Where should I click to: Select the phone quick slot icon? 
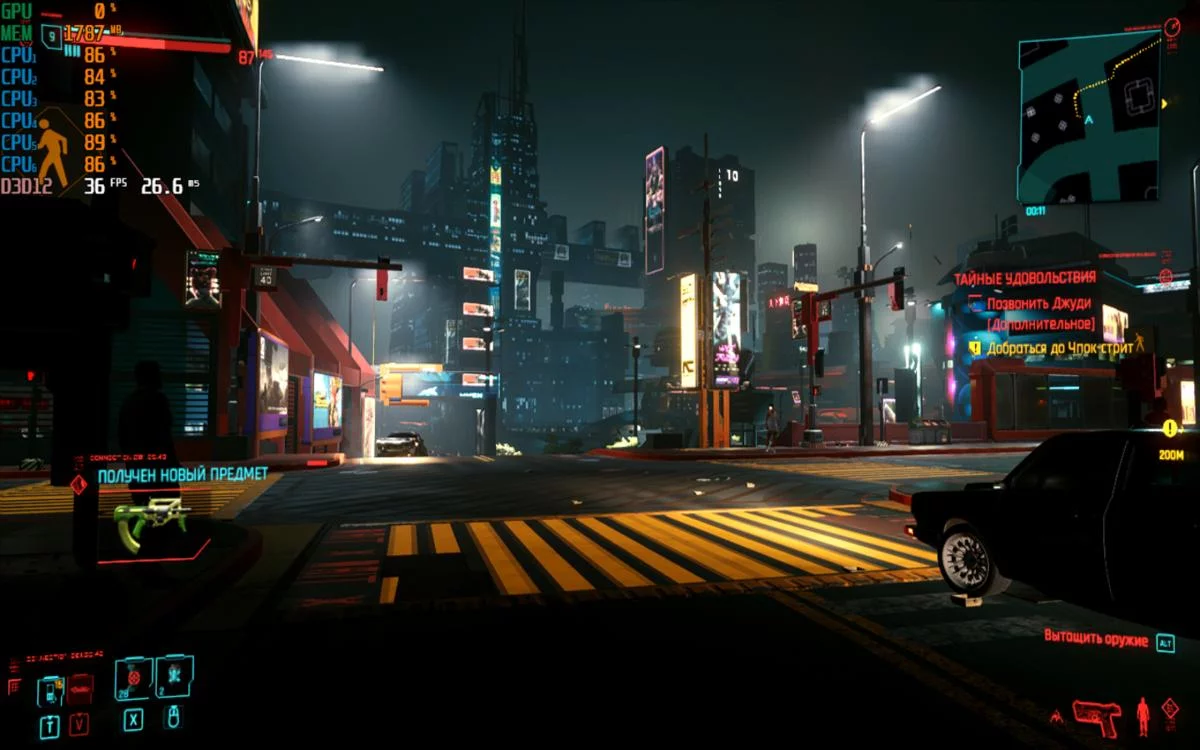(49, 690)
